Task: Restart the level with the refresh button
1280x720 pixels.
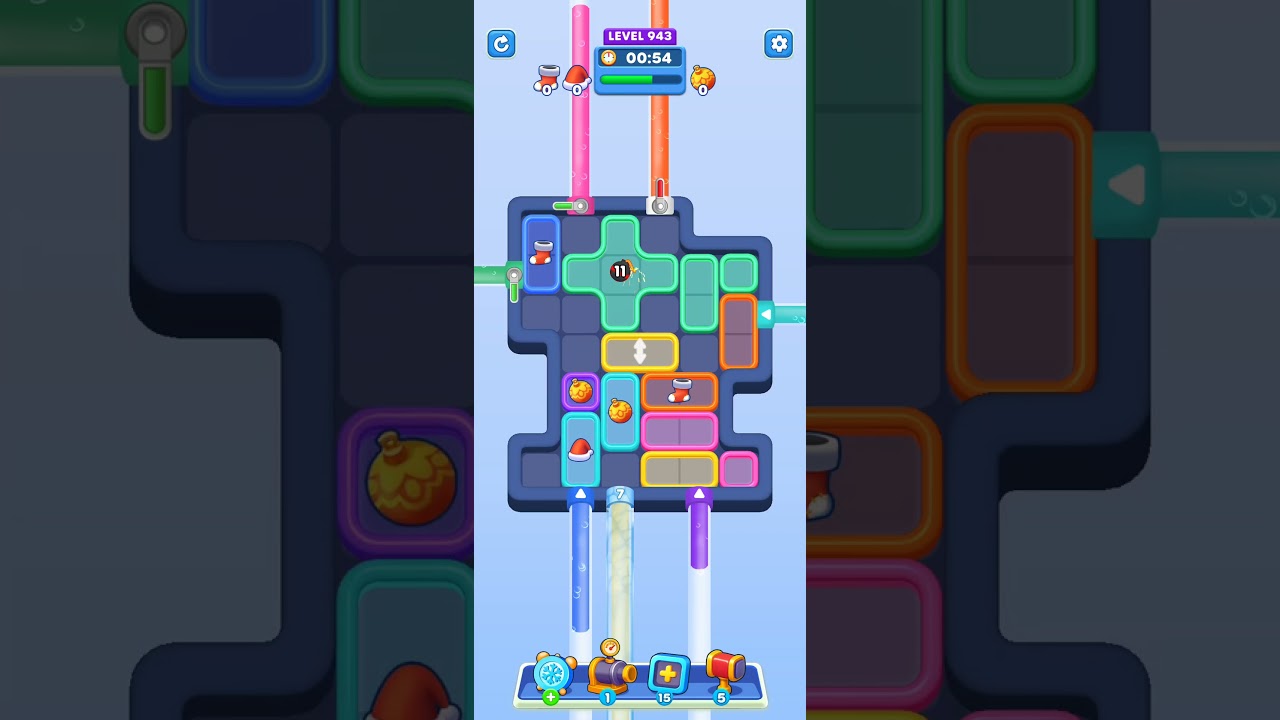Action: [501, 44]
